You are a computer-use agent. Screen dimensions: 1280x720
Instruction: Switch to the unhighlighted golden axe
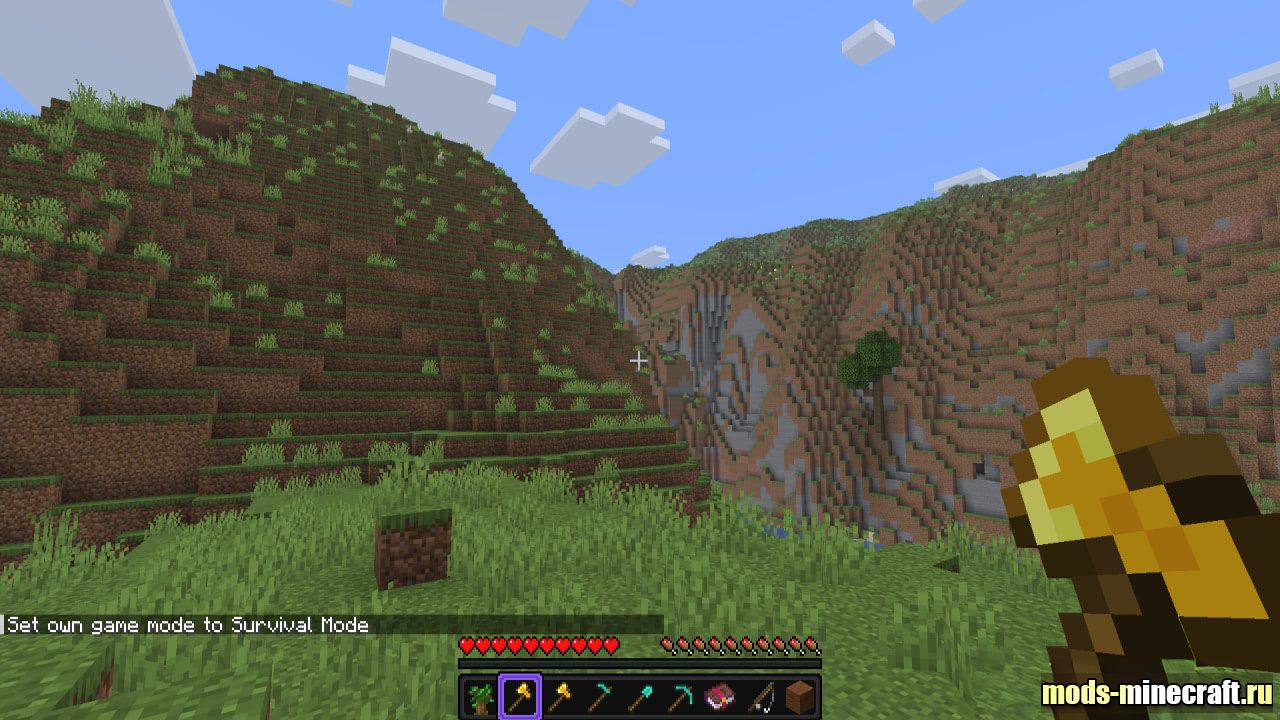(560, 696)
